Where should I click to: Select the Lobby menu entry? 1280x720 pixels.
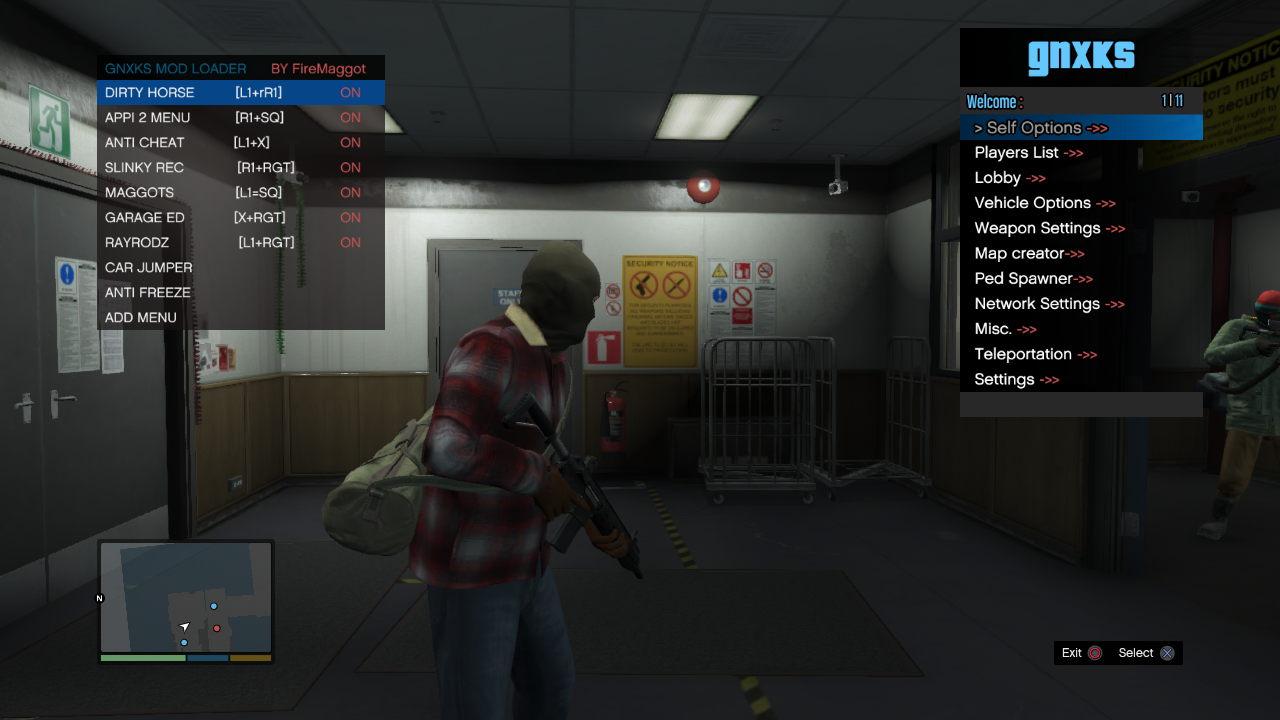click(x=1009, y=178)
